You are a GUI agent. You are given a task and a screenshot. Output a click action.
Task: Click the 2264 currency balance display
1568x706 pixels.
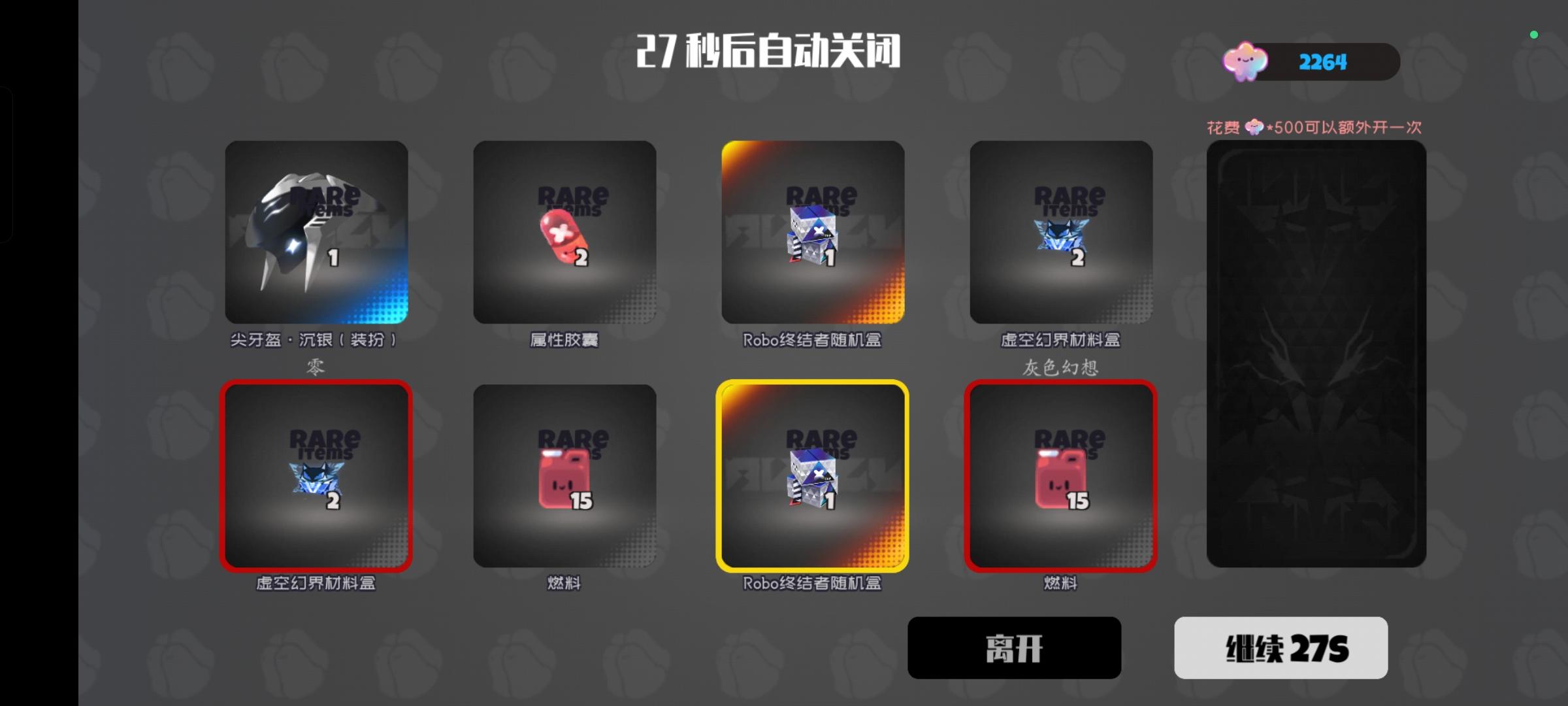click(x=1321, y=61)
